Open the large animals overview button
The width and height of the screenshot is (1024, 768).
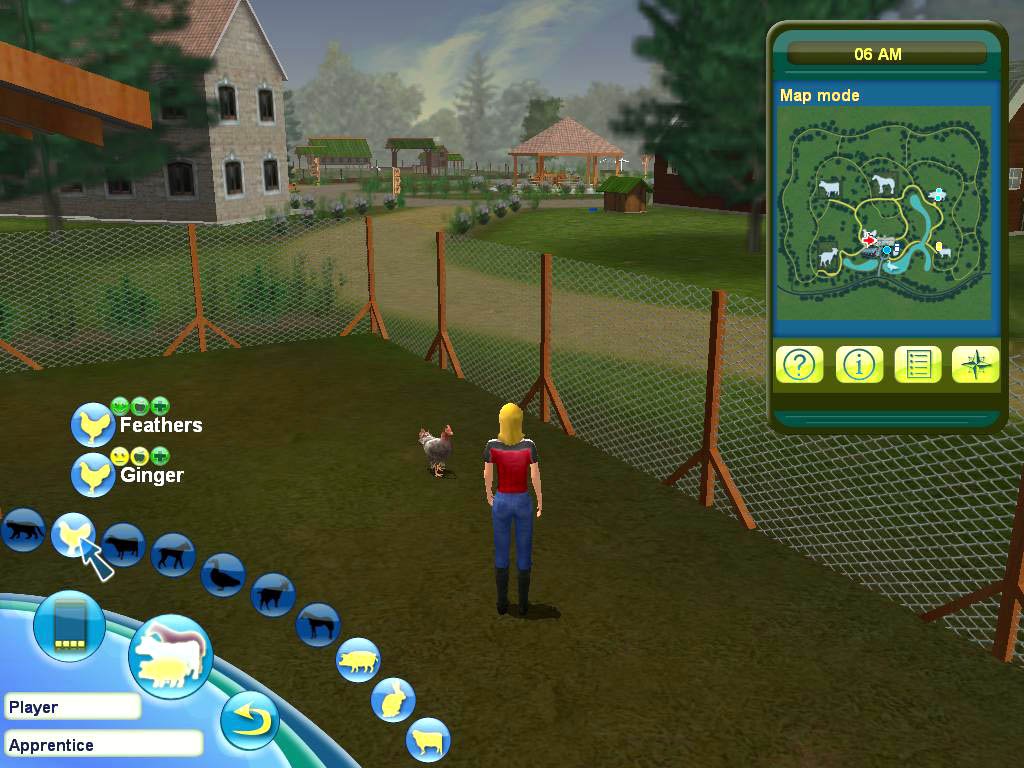pos(170,656)
